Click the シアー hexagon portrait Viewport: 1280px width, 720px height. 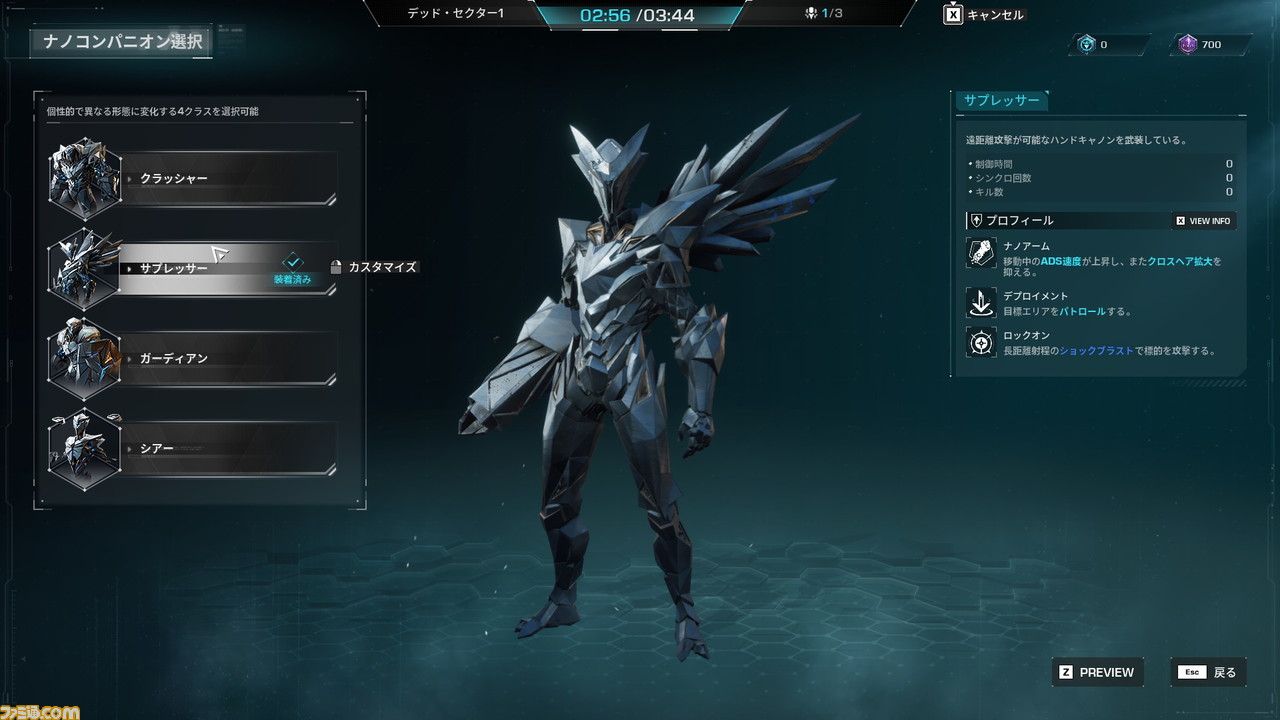[x=85, y=449]
